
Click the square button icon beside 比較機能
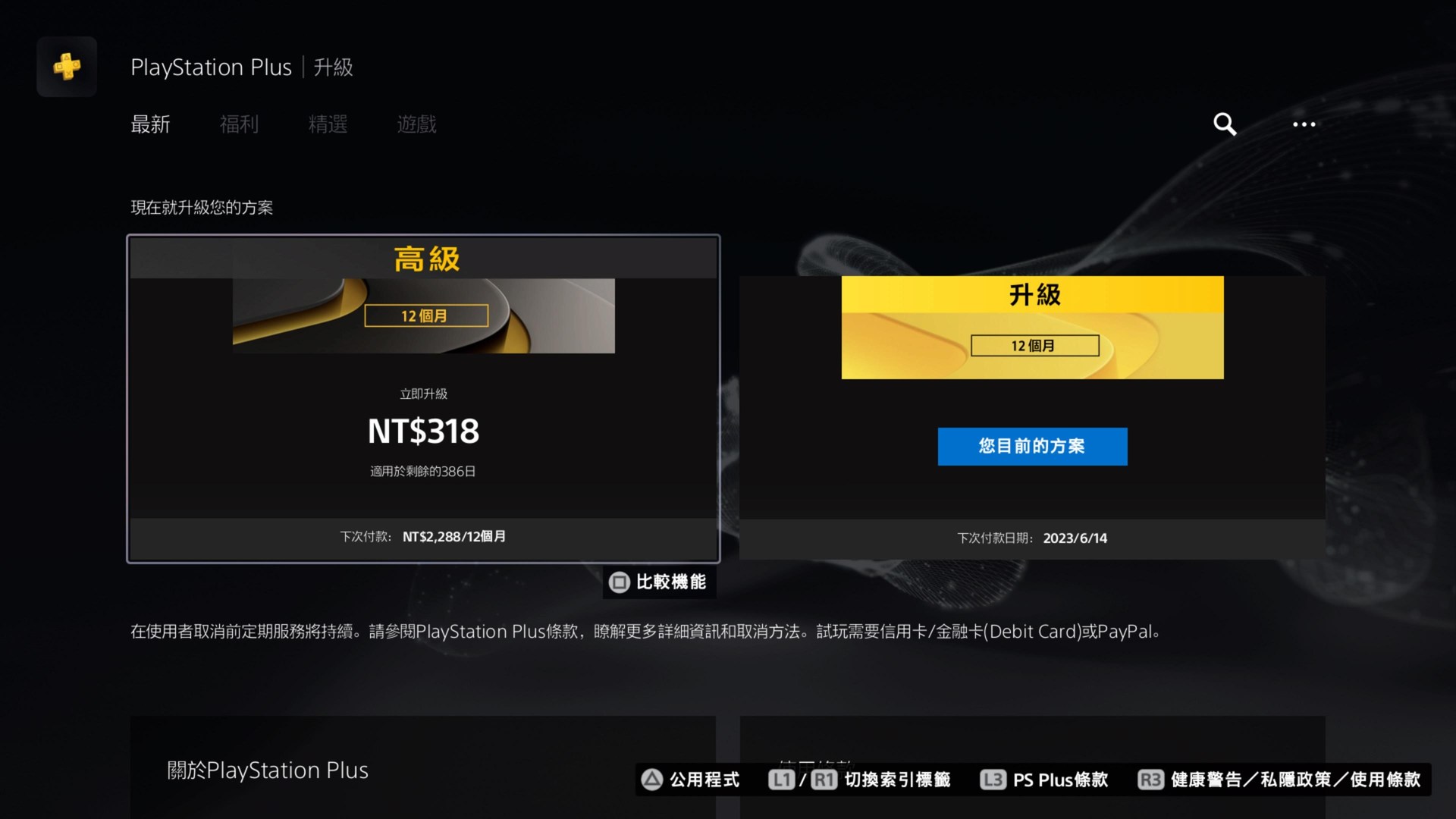point(619,583)
